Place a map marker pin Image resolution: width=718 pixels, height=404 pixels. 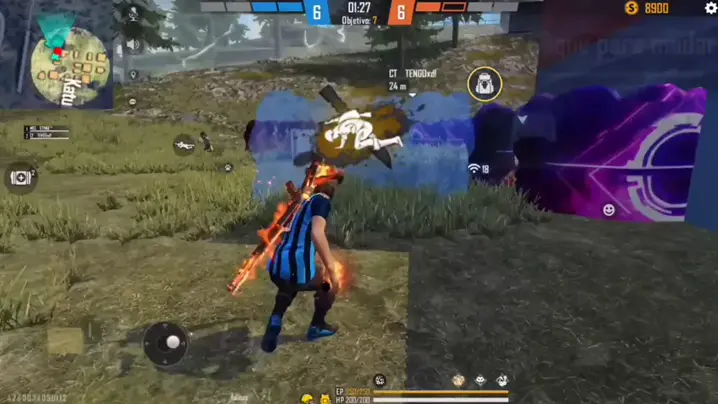click(x=133, y=73)
